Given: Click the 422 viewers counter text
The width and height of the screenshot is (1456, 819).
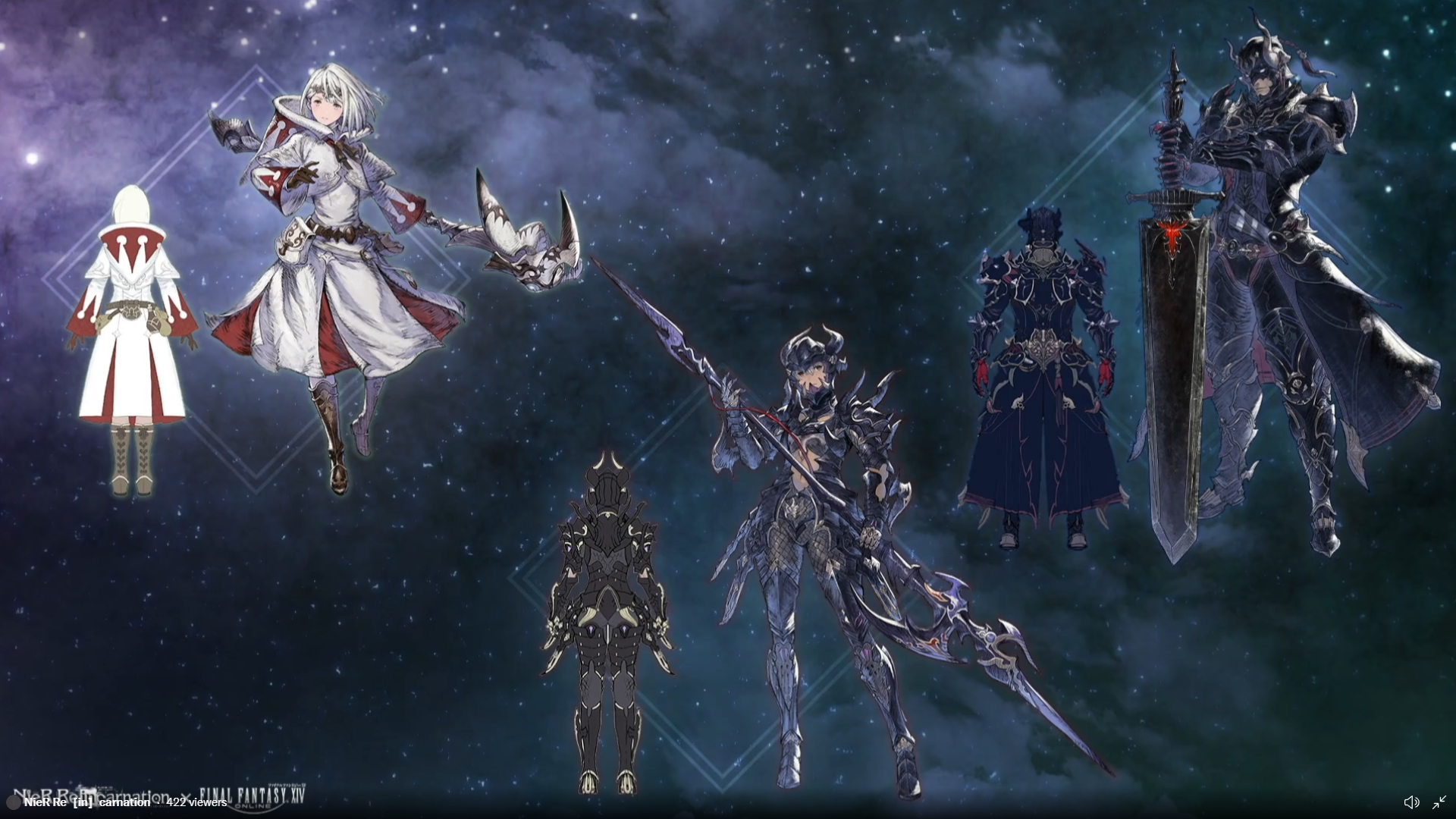Looking at the screenshot, I should (x=196, y=802).
